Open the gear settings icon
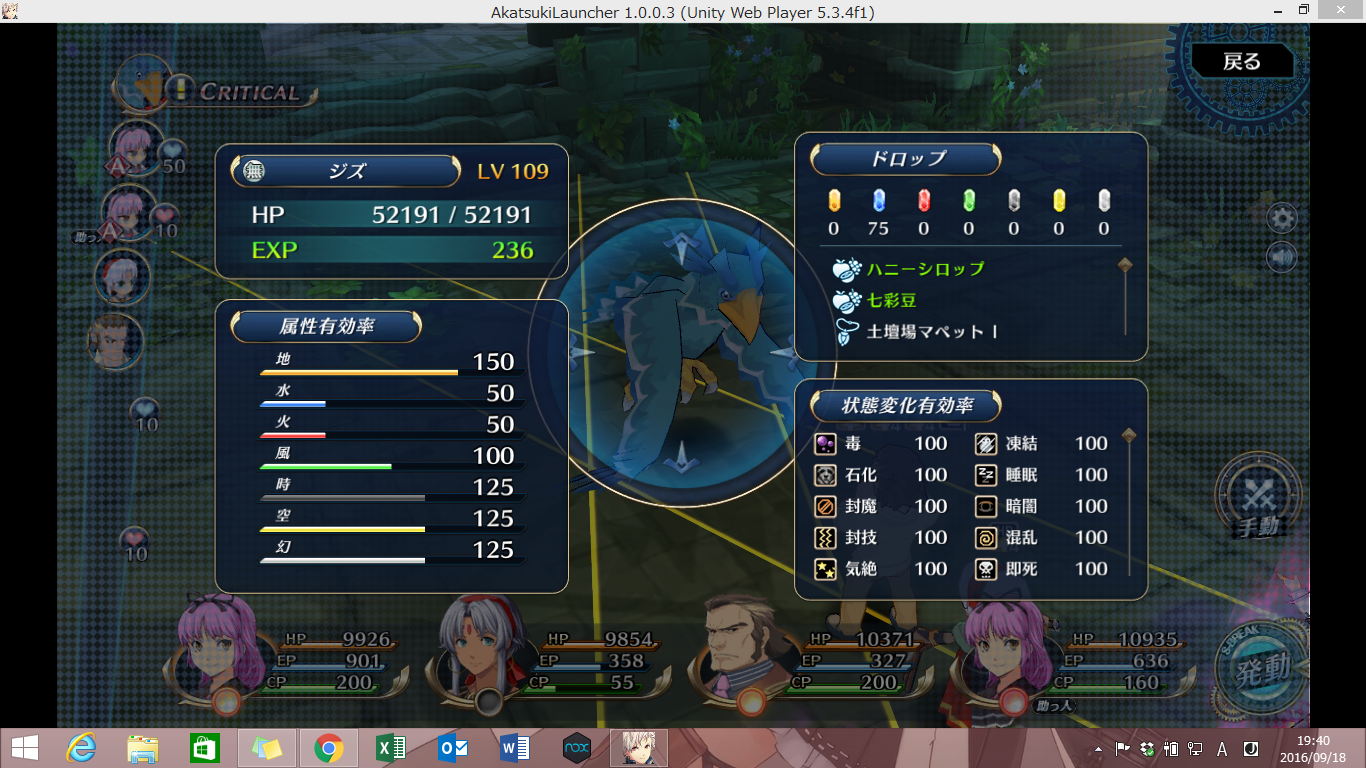This screenshot has width=1366, height=768. click(x=1281, y=218)
